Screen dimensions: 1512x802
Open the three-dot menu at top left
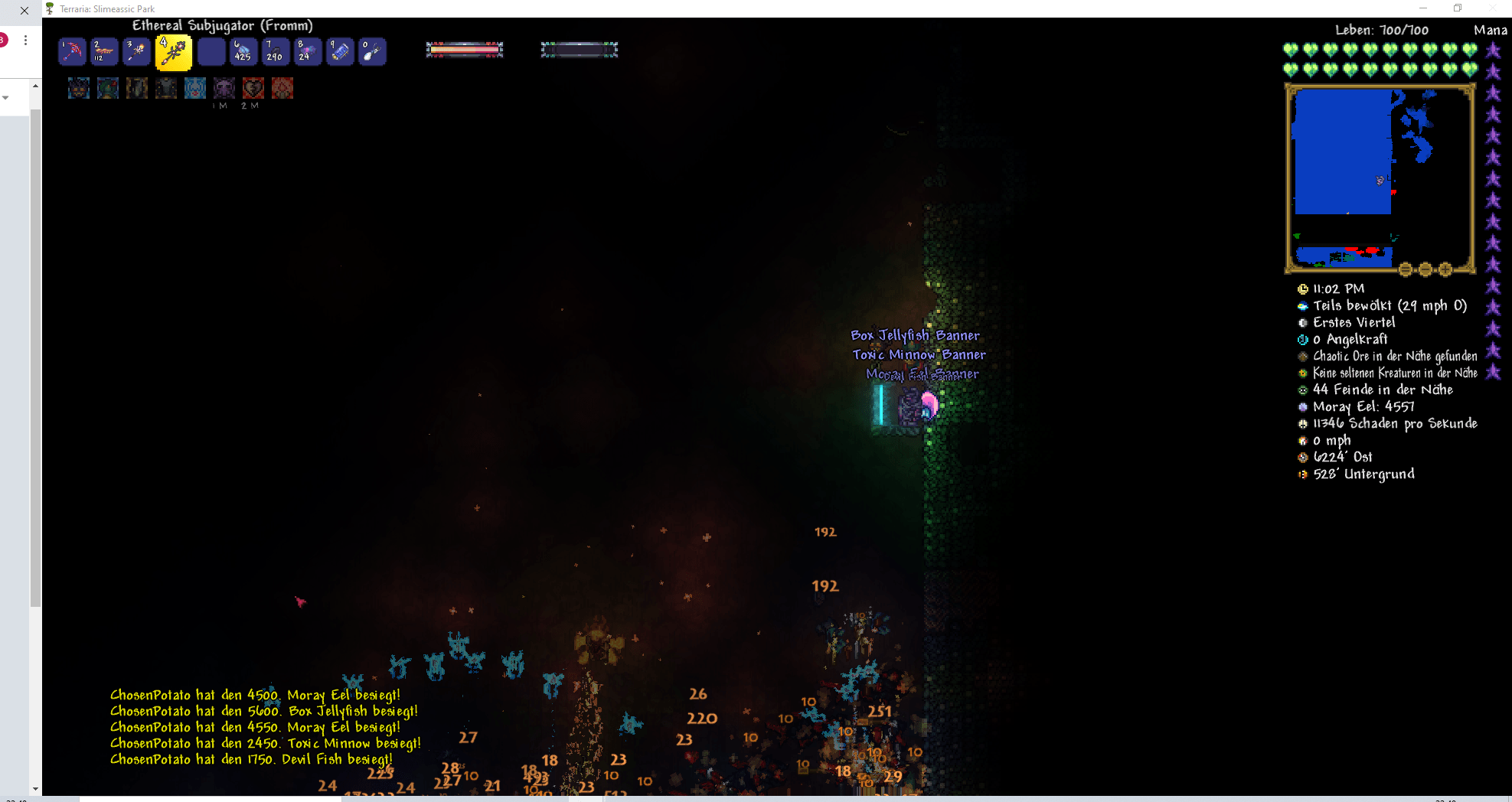tap(25, 39)
